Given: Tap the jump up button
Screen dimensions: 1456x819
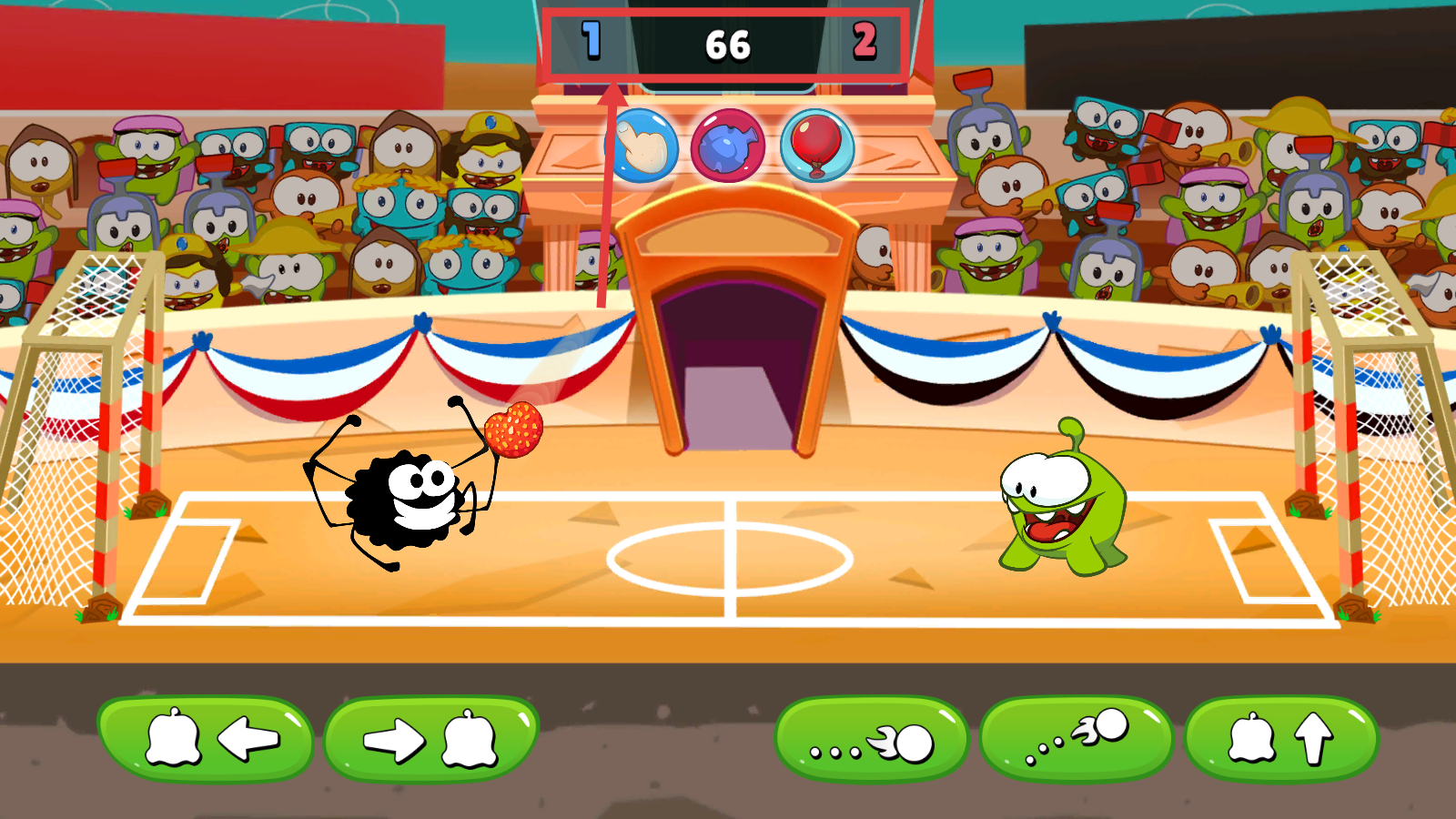Looking at the screenshot, I should click(1281, 738).
